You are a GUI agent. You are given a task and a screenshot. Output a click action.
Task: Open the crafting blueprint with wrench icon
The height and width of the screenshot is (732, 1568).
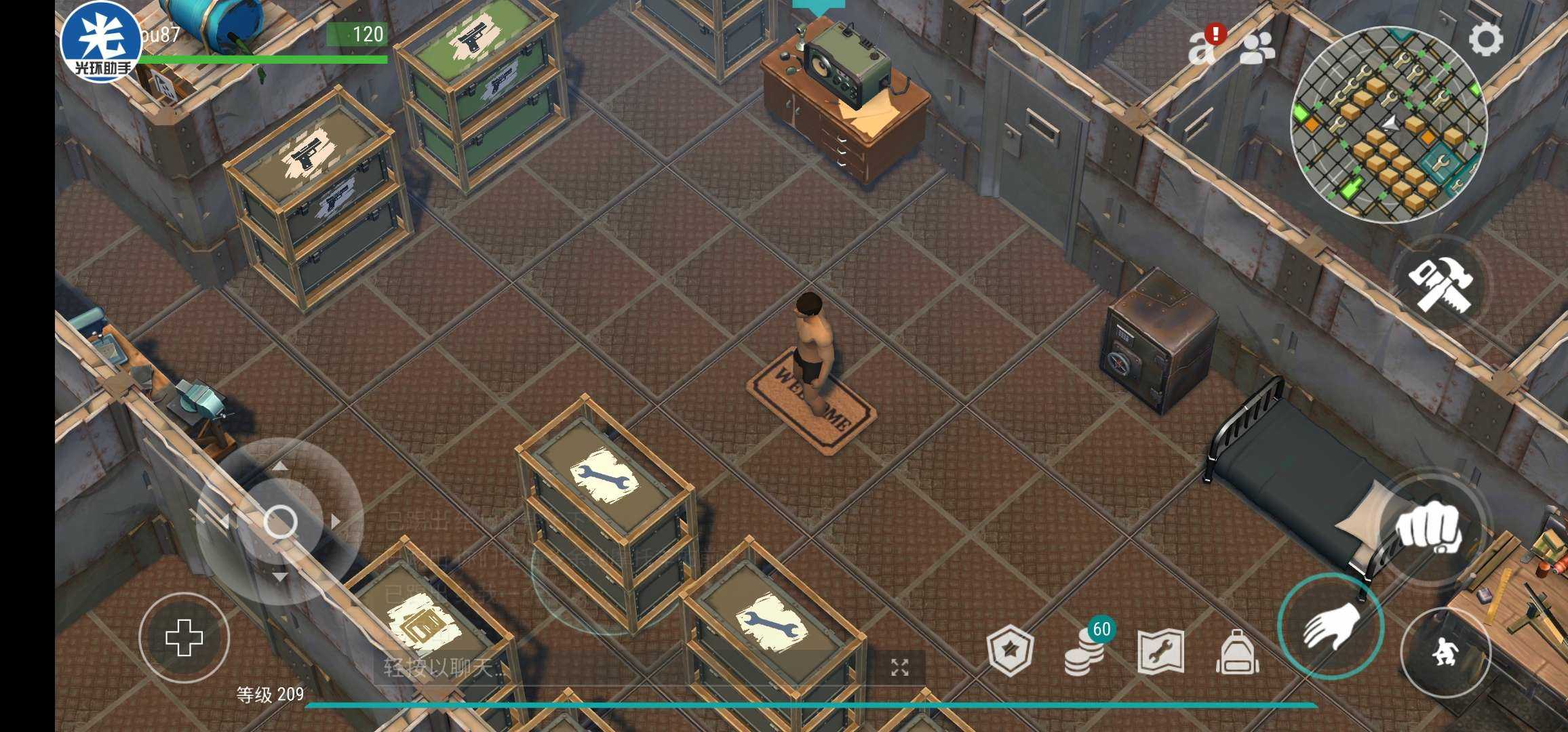tap(1160, 652)
